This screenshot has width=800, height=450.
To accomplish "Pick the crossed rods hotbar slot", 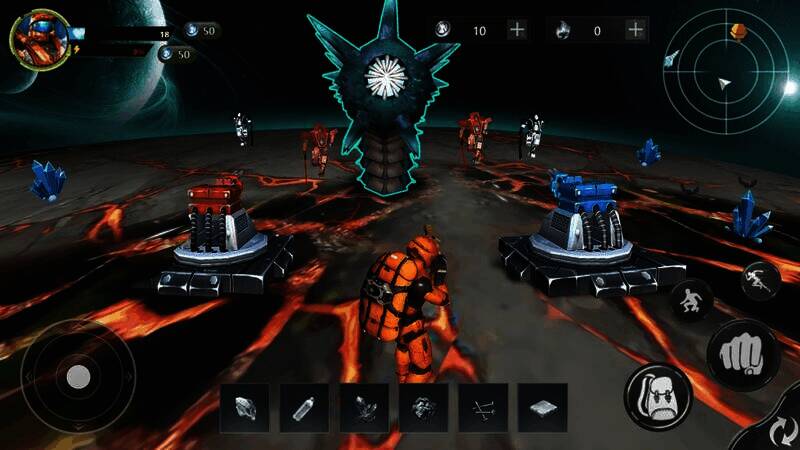I will click(x=483, y=408).
